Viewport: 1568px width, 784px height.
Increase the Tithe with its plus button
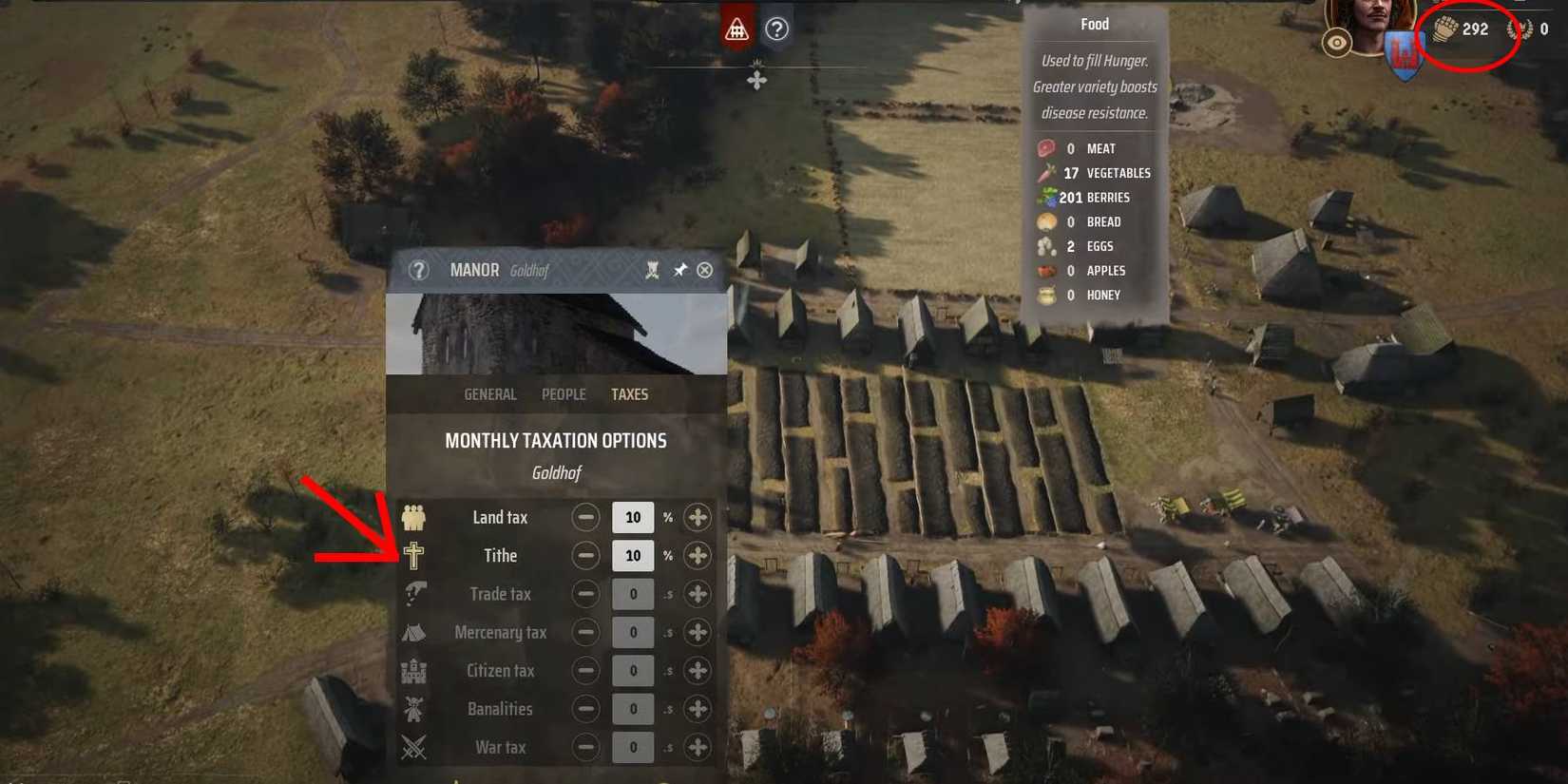click(x=697, y=555)
